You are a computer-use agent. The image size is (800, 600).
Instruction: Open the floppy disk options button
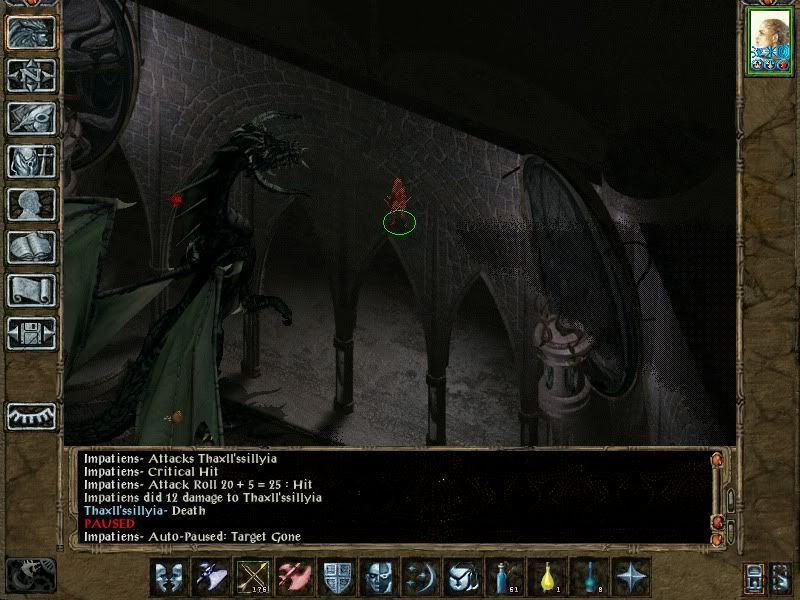click(x=31, y=333)
